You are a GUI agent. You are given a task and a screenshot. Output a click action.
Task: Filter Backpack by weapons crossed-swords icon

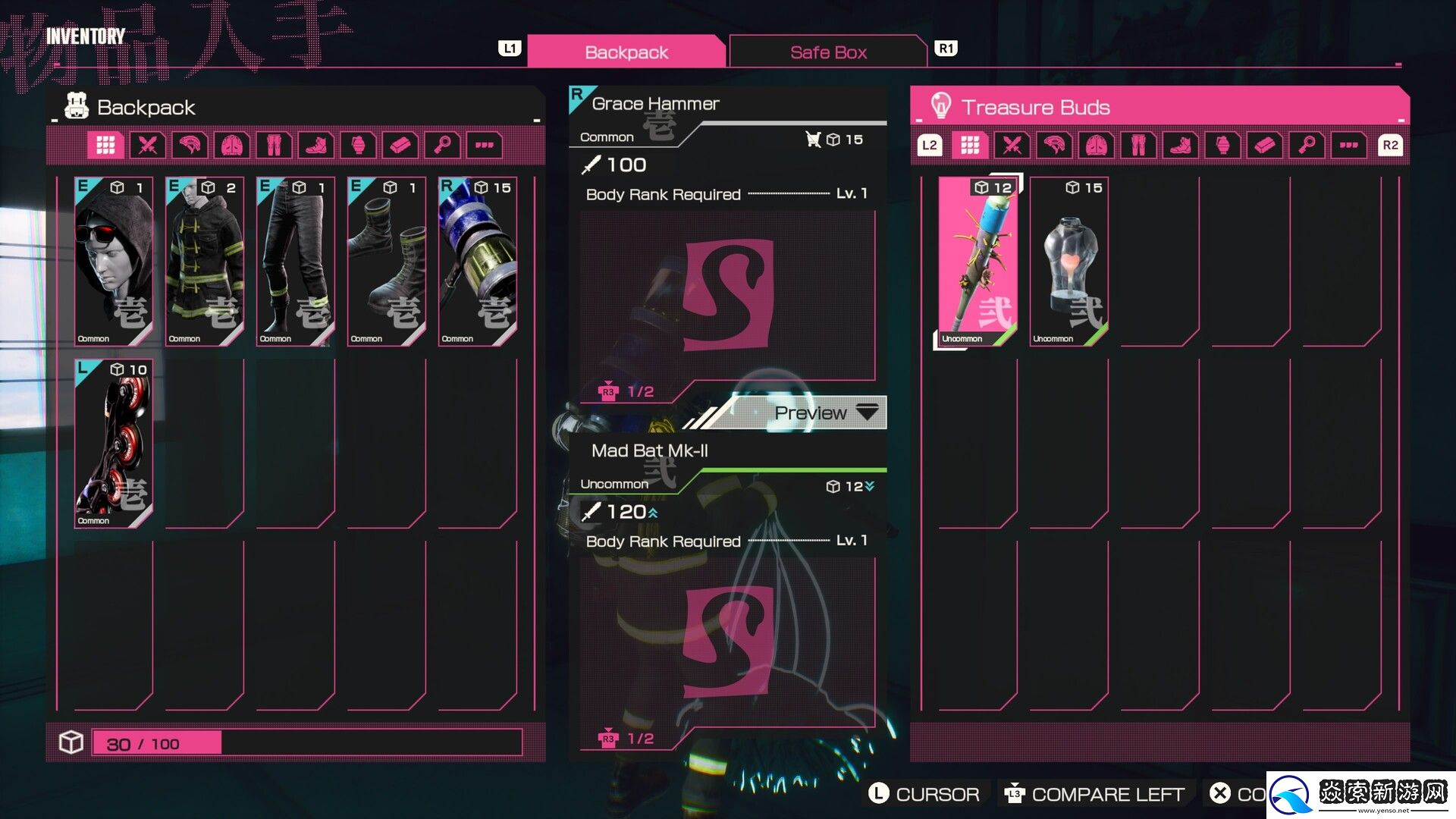pyautogui.click(x=148, y=145)
